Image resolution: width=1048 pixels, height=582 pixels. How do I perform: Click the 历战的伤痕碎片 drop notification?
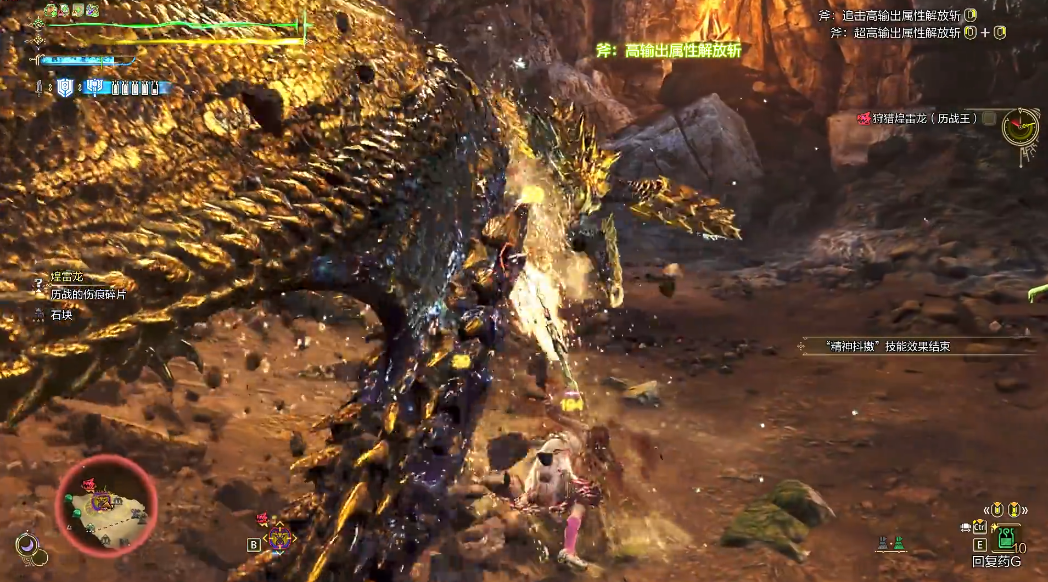tap(88, 294)
